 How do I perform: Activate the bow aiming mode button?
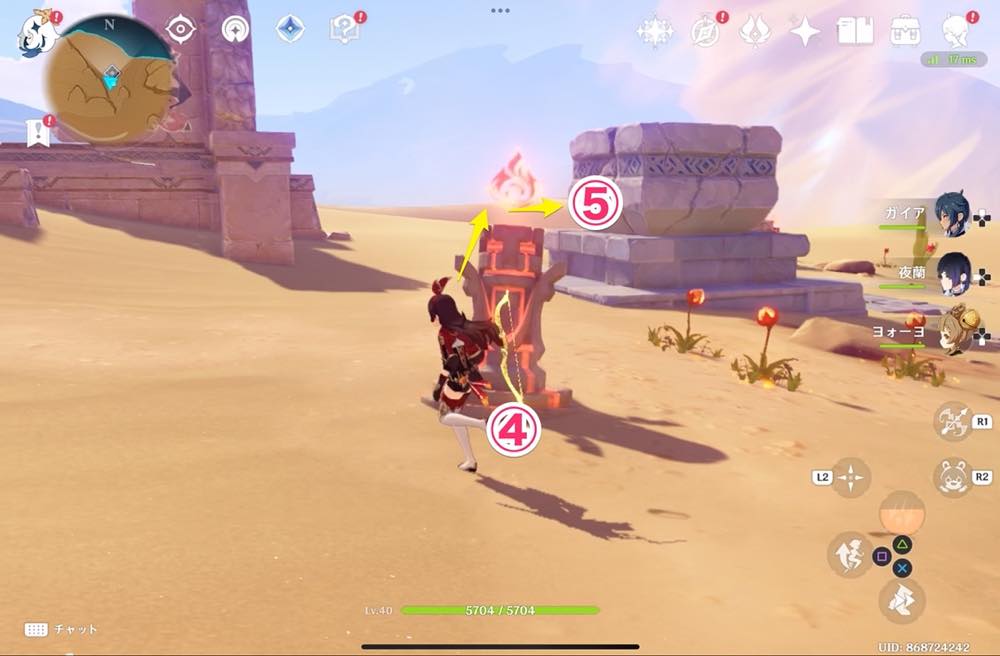pyautogui.click(x=952, y=421)
